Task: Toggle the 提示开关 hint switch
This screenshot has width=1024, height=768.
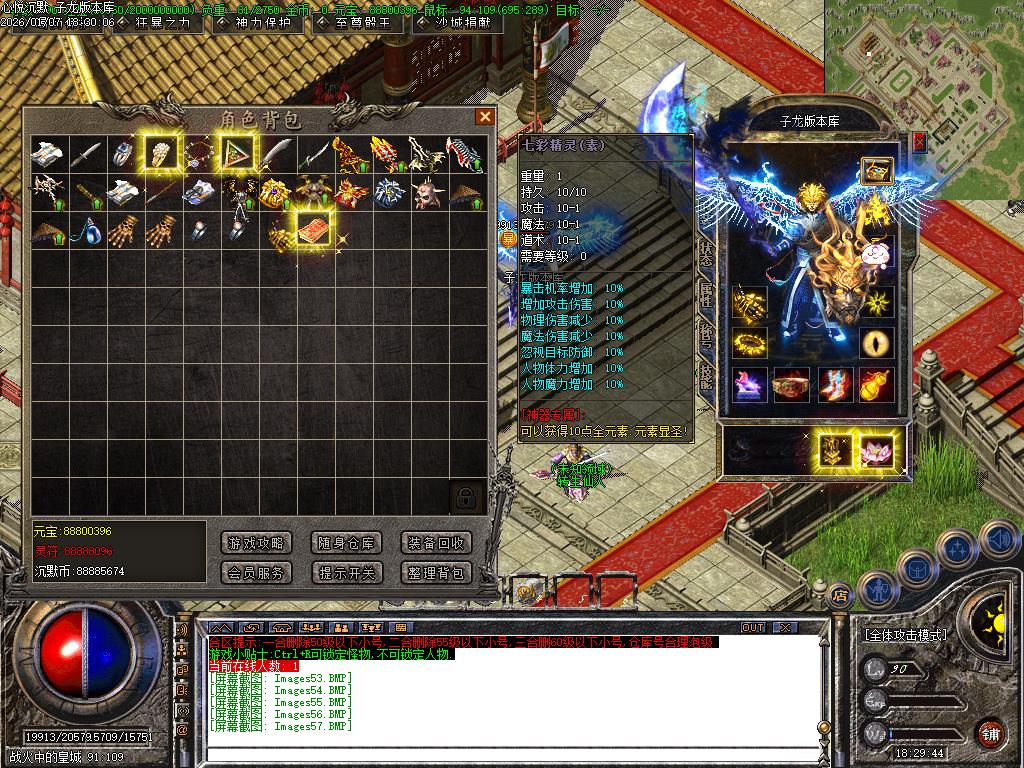Action: click(x=346, y=573)
